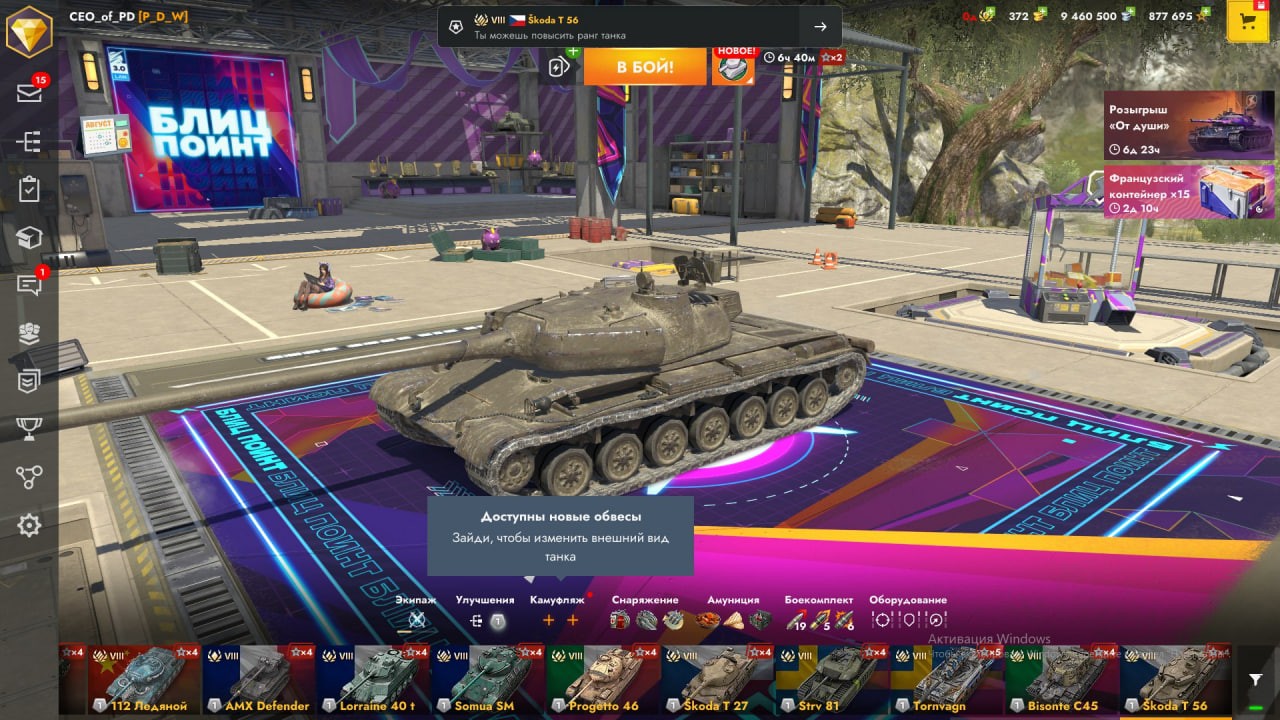
Task: Open the Розыгрыш «От души» event banner
Action: pyautogui.click(x=1189, y=125)
